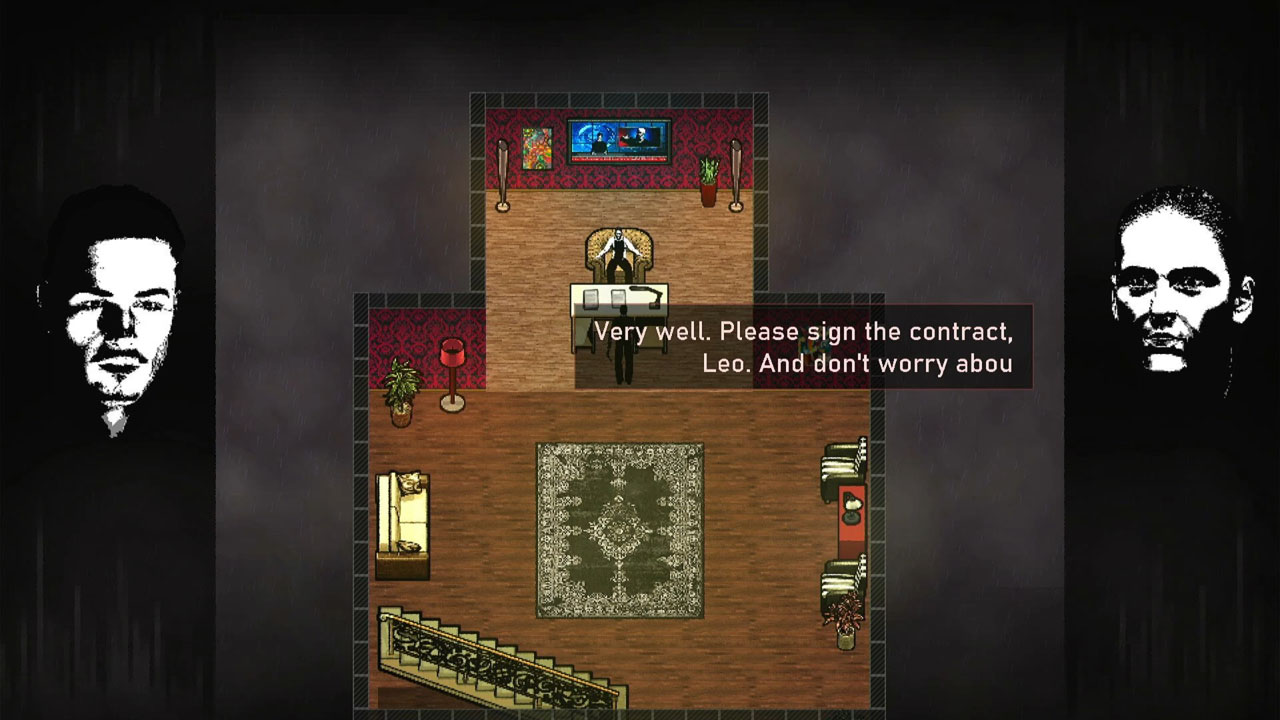Click the man seated in the armchair
This screenshot has height=720, width=1280.
click(618, 248)
